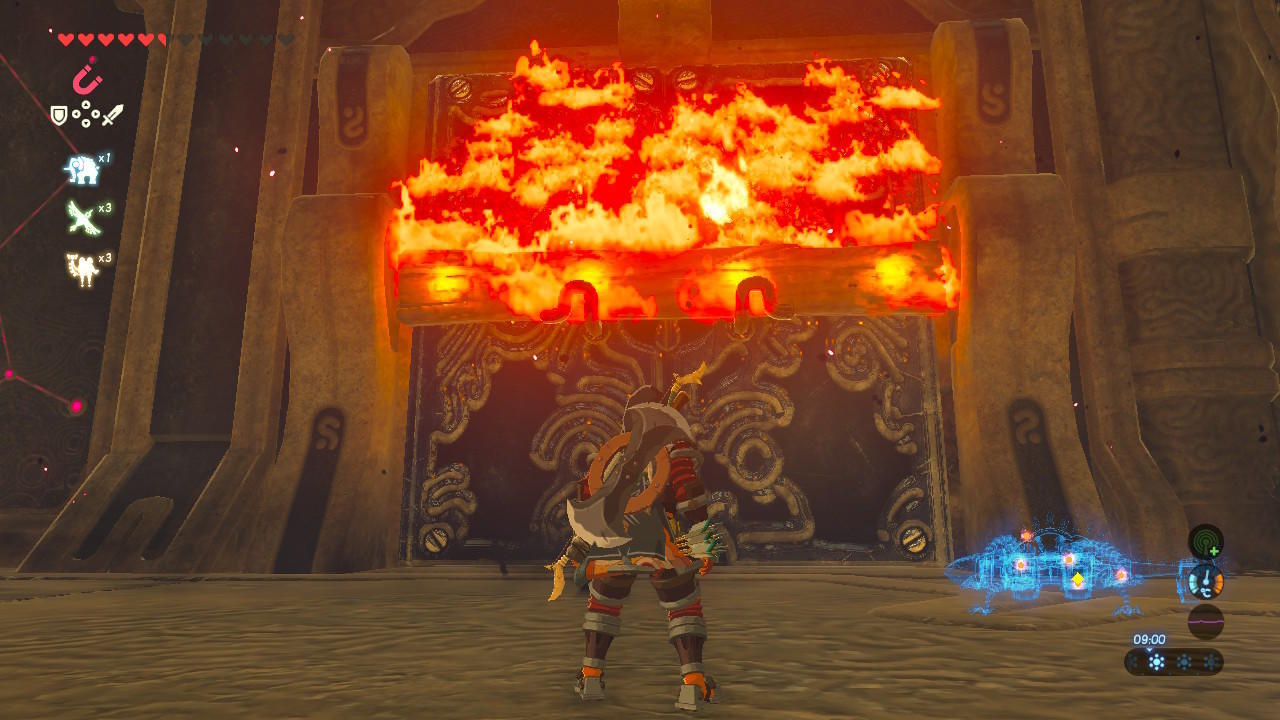Viewport: 1280px width, 720px height.
Task: Click the blue elephant Mipha's Grace icon
Action: 81,169
